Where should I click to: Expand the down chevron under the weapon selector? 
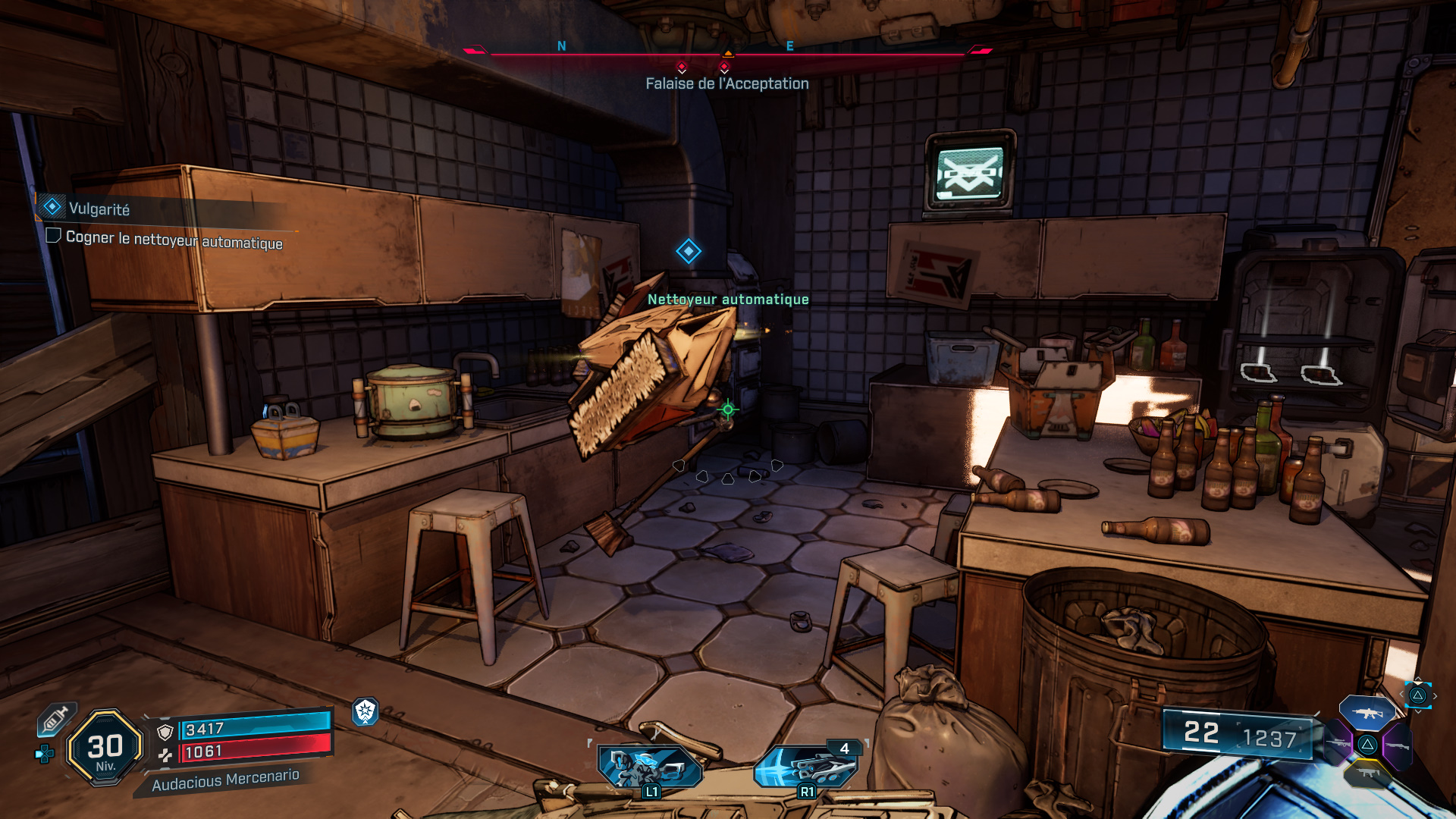[x=1418, y=711]
